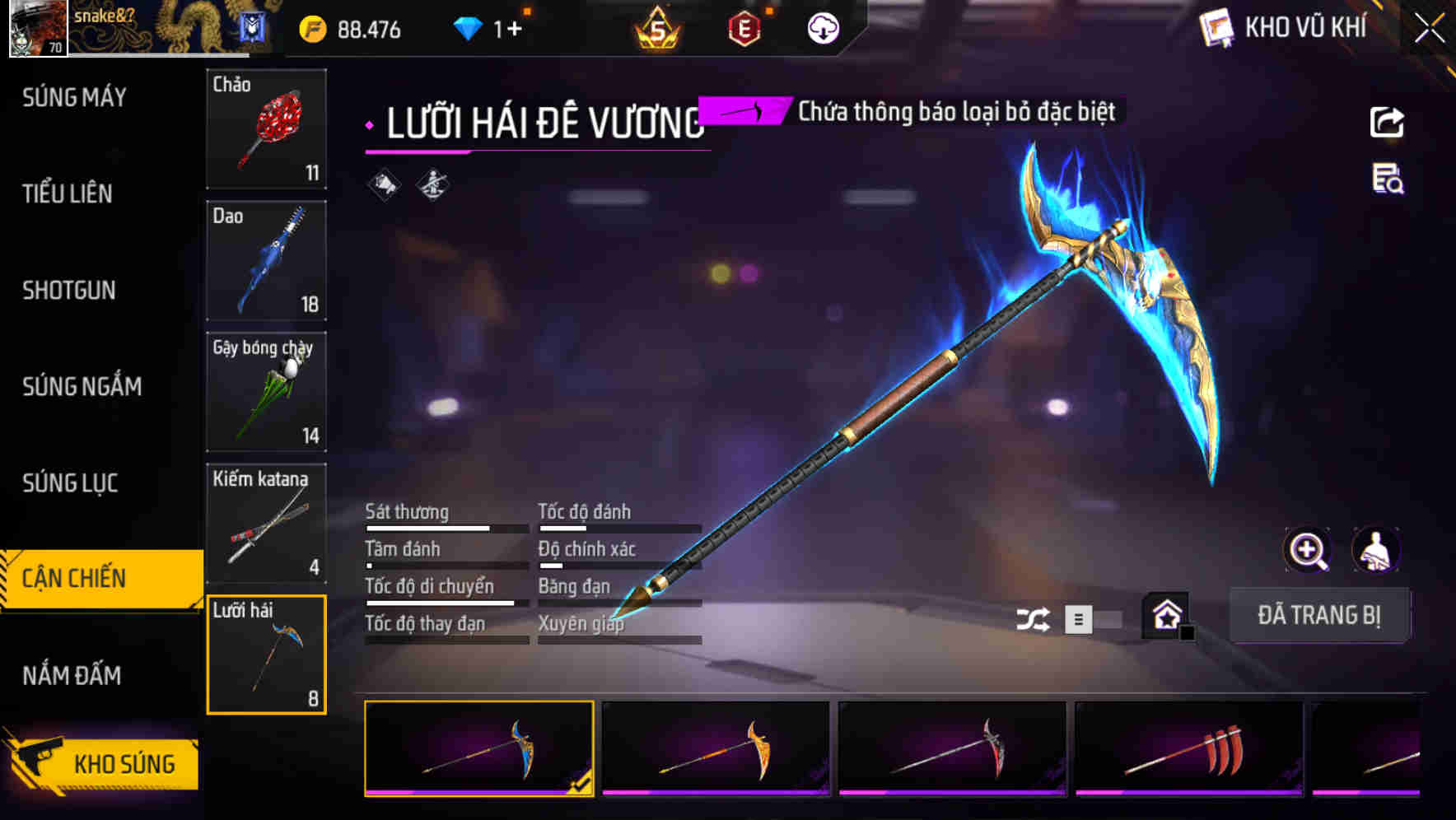Click the player-with-weapon badge icon
Screen dimensions: 1456x820
432,184
